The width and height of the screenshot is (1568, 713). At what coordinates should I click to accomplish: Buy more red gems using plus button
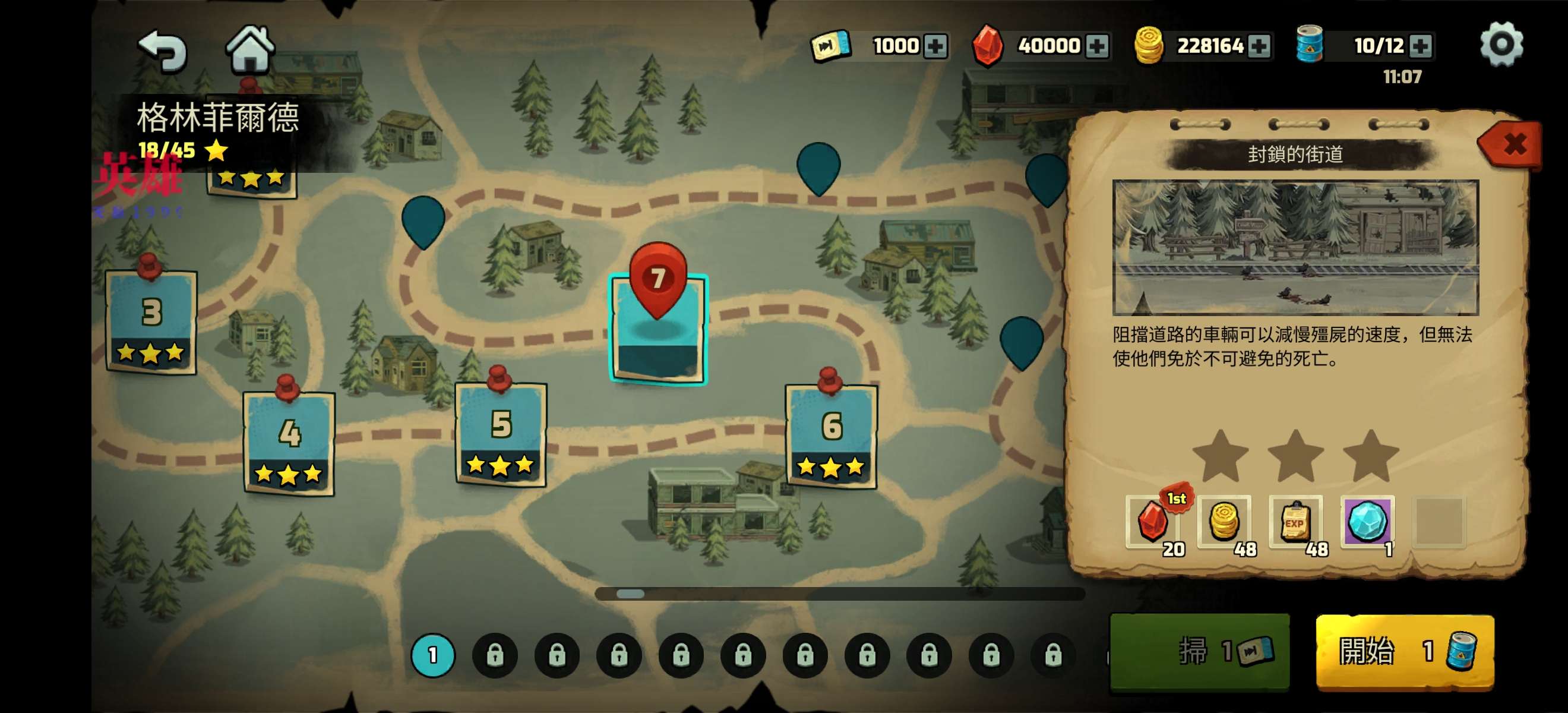click(x=1097, y=46)
